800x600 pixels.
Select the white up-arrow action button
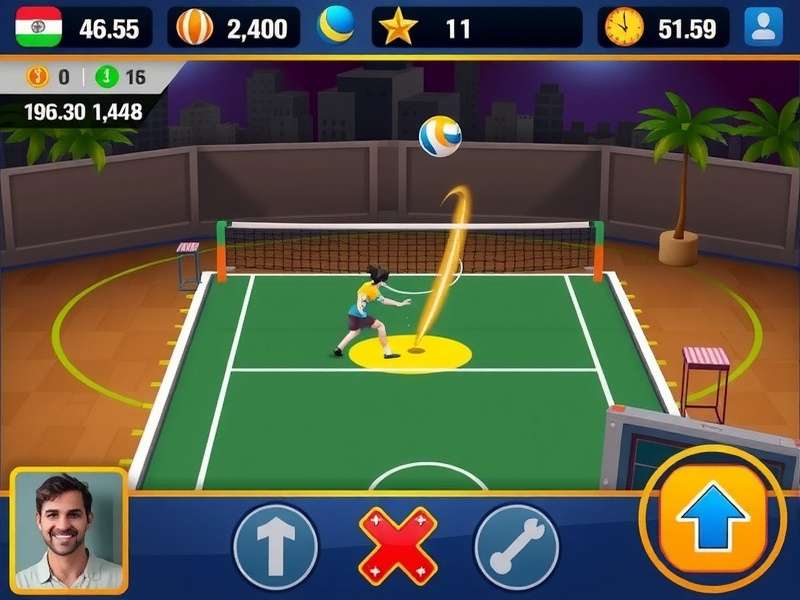(x=275, y=546)
